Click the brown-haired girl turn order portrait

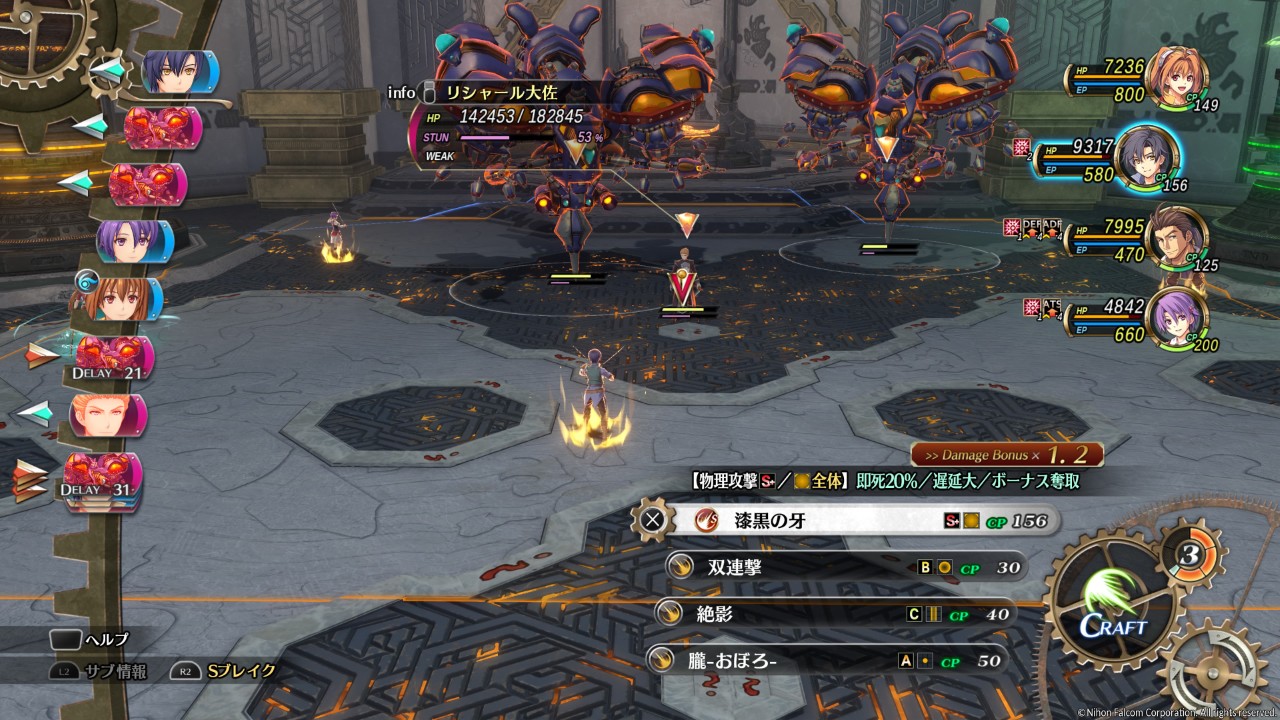120,298
